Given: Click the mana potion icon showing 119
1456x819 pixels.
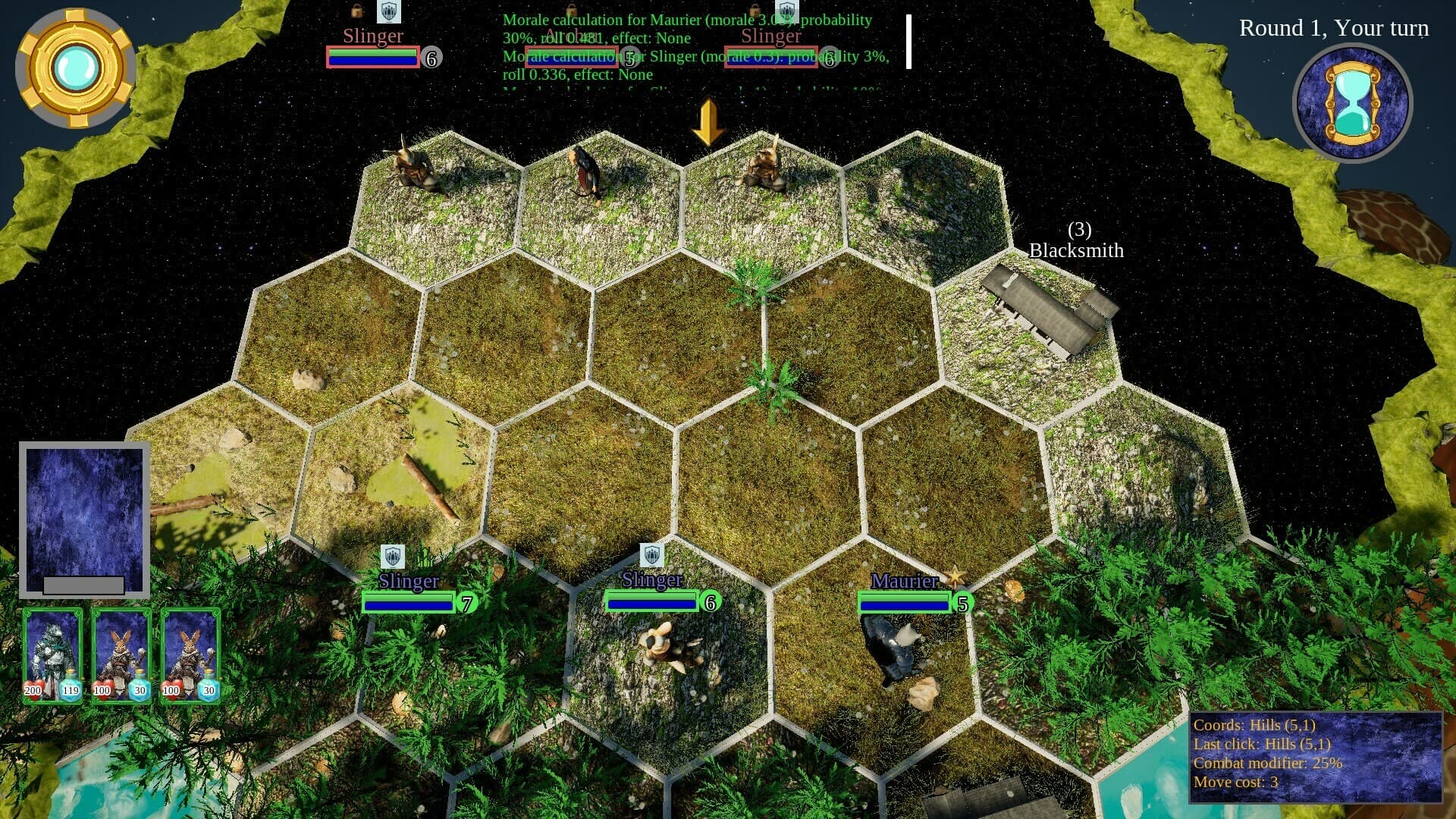Looking at the screenshot, I should [x=71, y=690].
